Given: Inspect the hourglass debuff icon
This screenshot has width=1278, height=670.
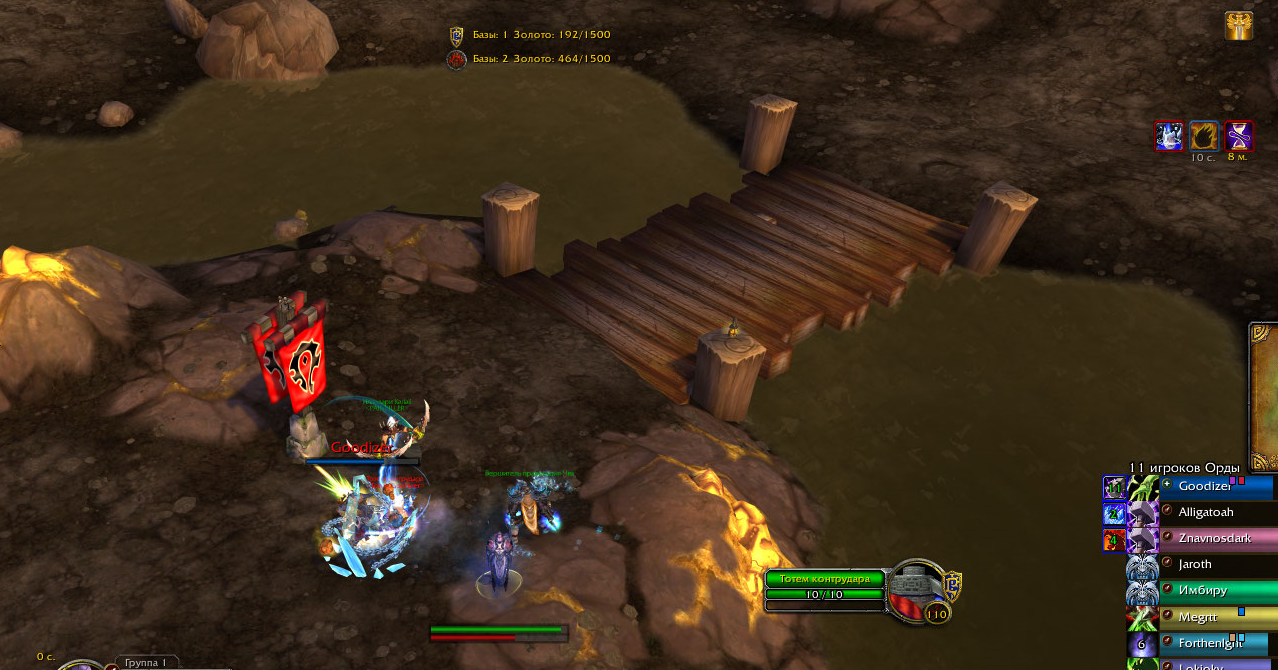Looking at the screenshot, I should point(1239,135).
